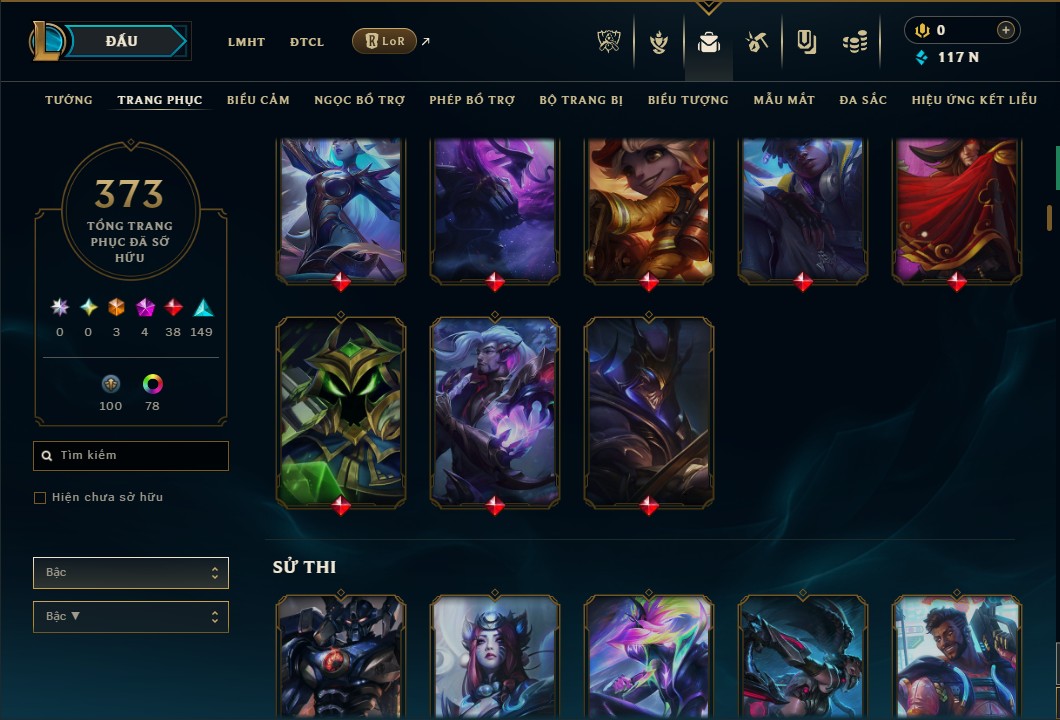The image size is (1060, 720).
Task: Open the ĐTCL menu entry
Action: pos(307,42)
